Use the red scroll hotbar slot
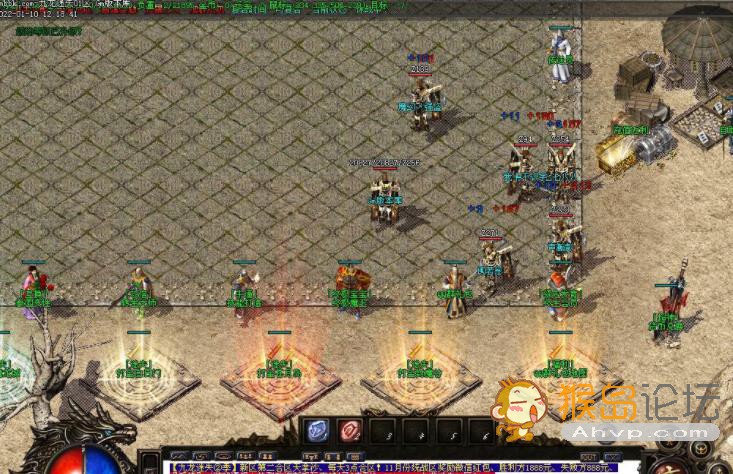This screenshot has width=733, height=474. [x=349, y=431]
